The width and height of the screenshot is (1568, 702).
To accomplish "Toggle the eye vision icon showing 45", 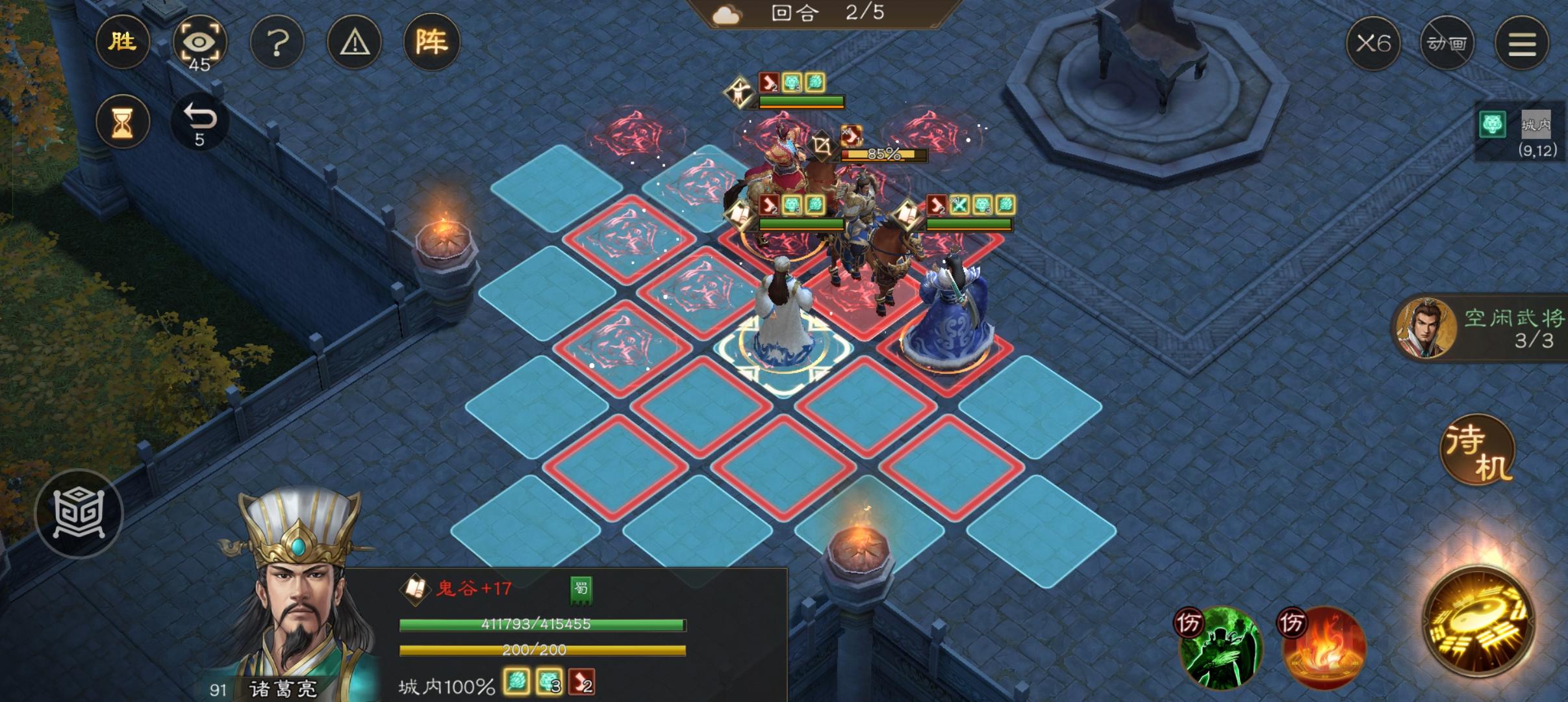I will (200, 42).
